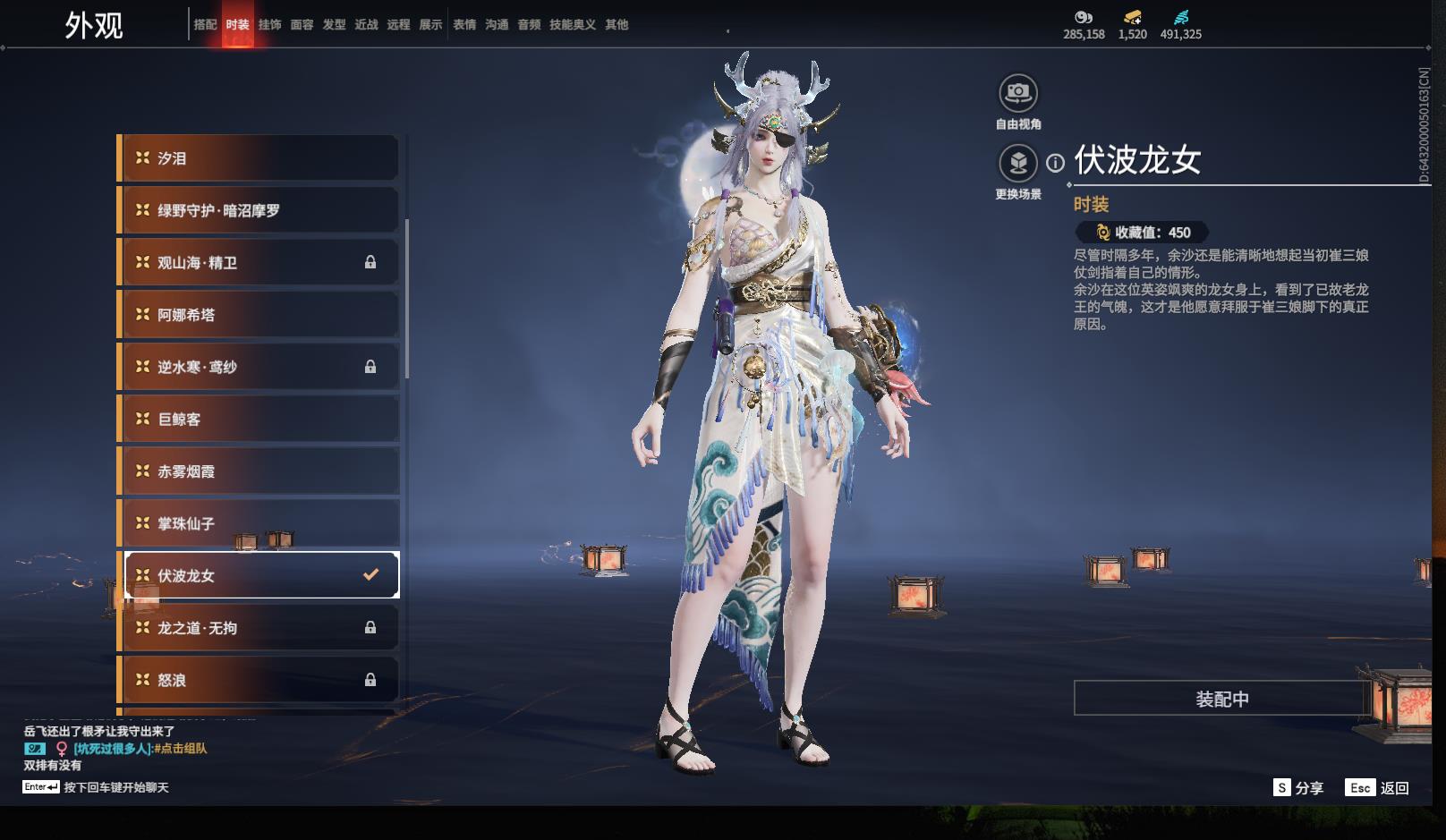Screen dimensions: 1446x840
Task: Choose the 汐泪 outfit
Action: tap(259, 158)
